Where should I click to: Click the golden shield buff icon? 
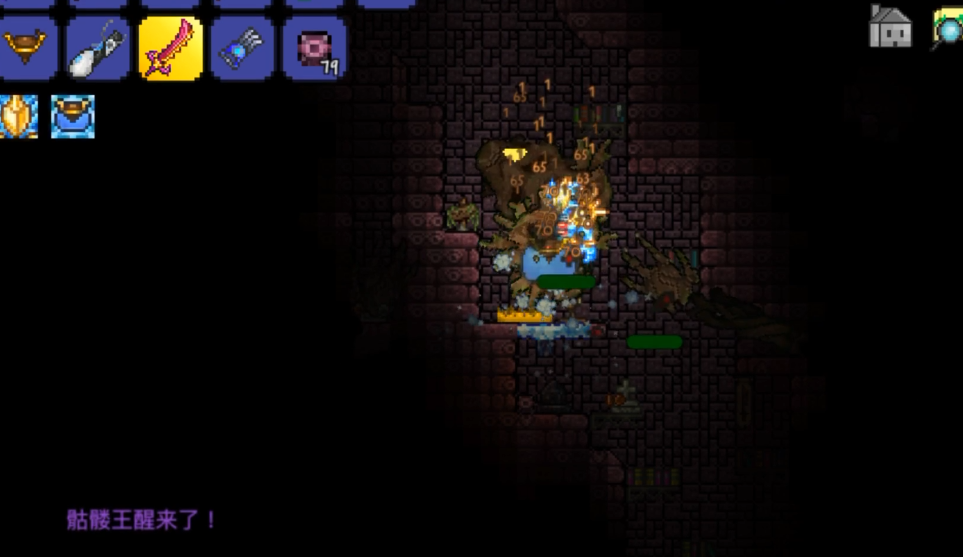tap(19, 116)
